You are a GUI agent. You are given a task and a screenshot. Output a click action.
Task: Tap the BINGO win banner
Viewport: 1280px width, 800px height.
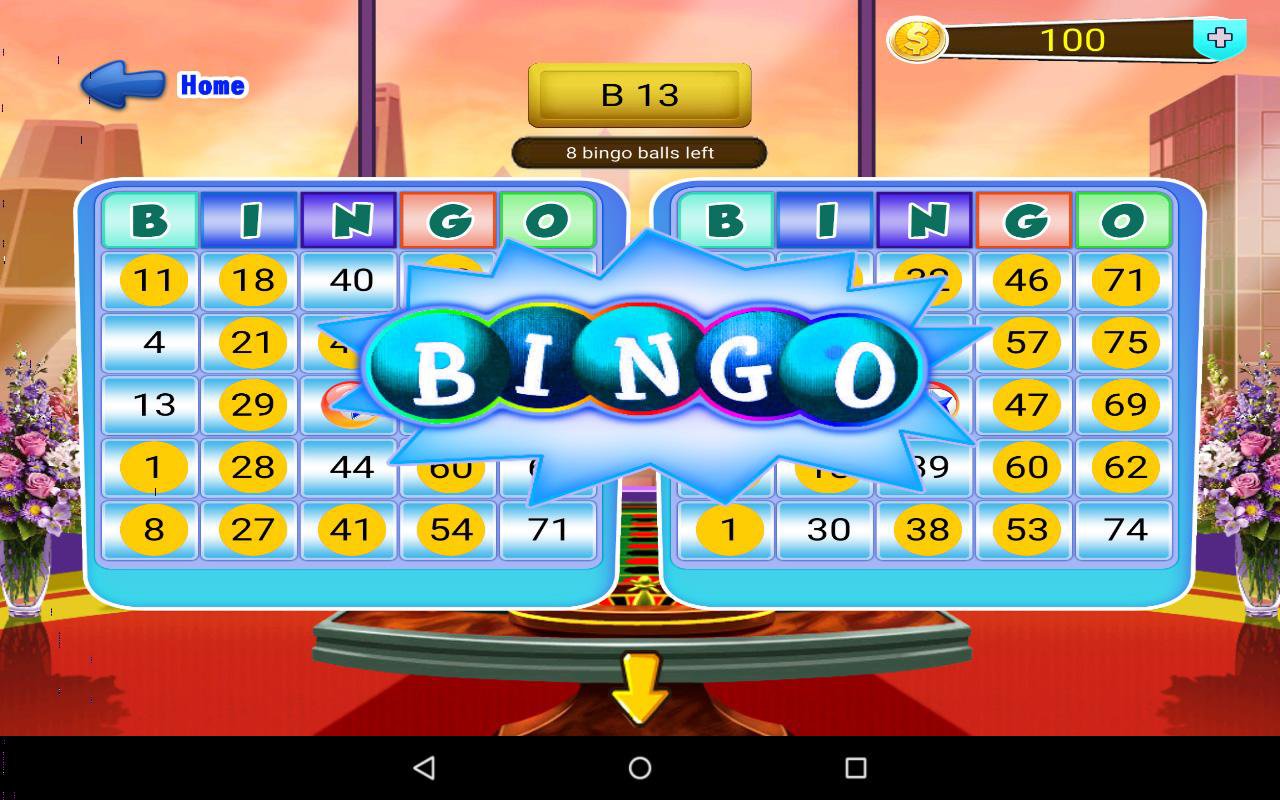point(640,370)
